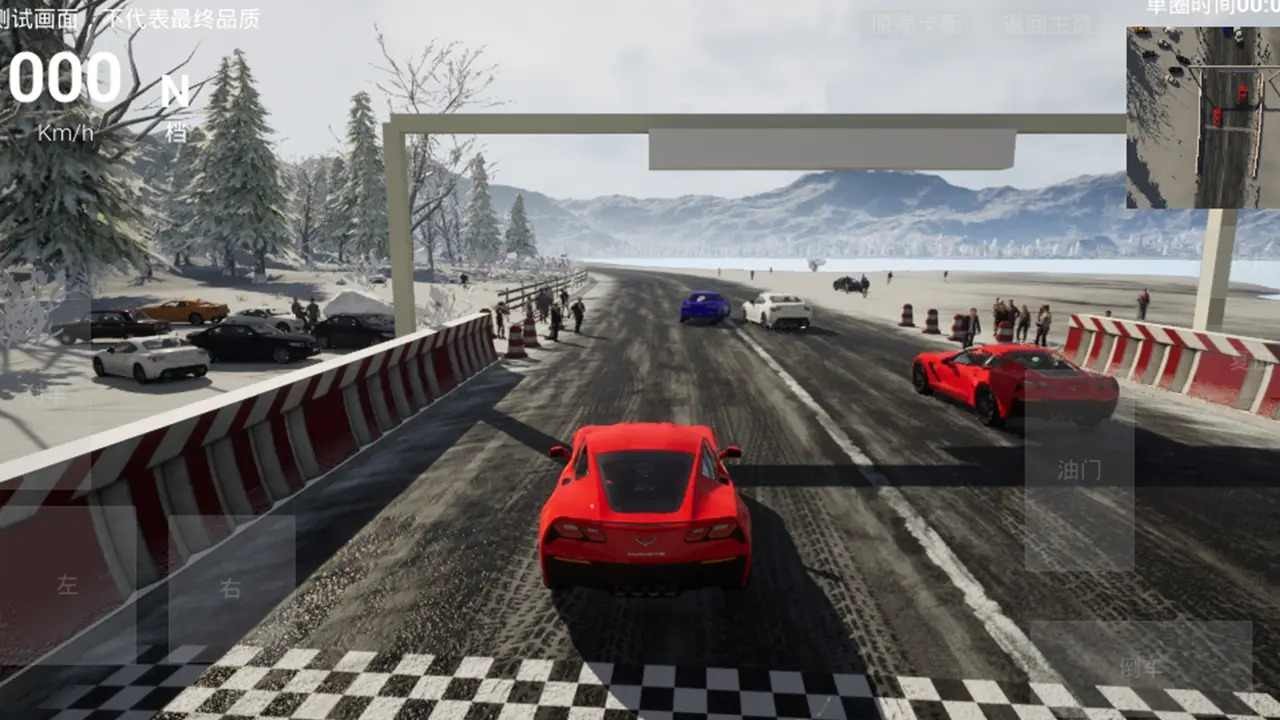
Task: Tap the 左 left steering control
Action: [x=67, y=585]
